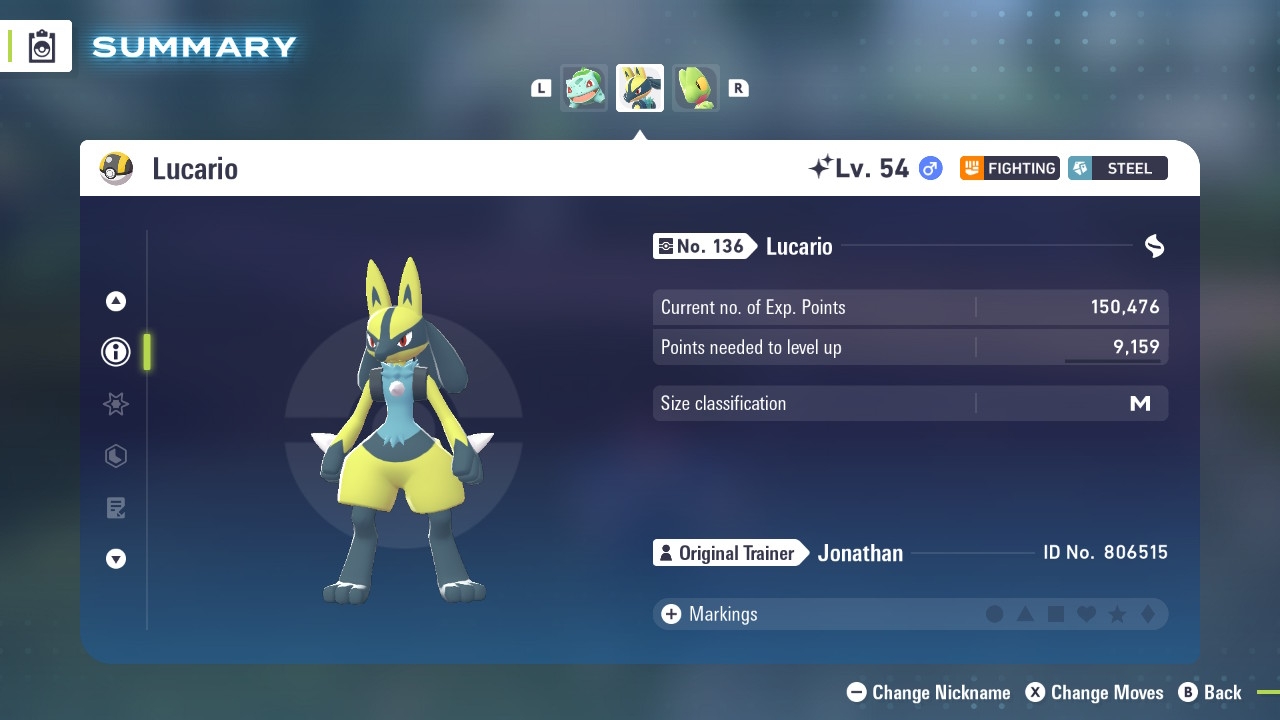Click the up arrow page selector
This screenshot has height=720, width=1280.
(x=116, y=301)
